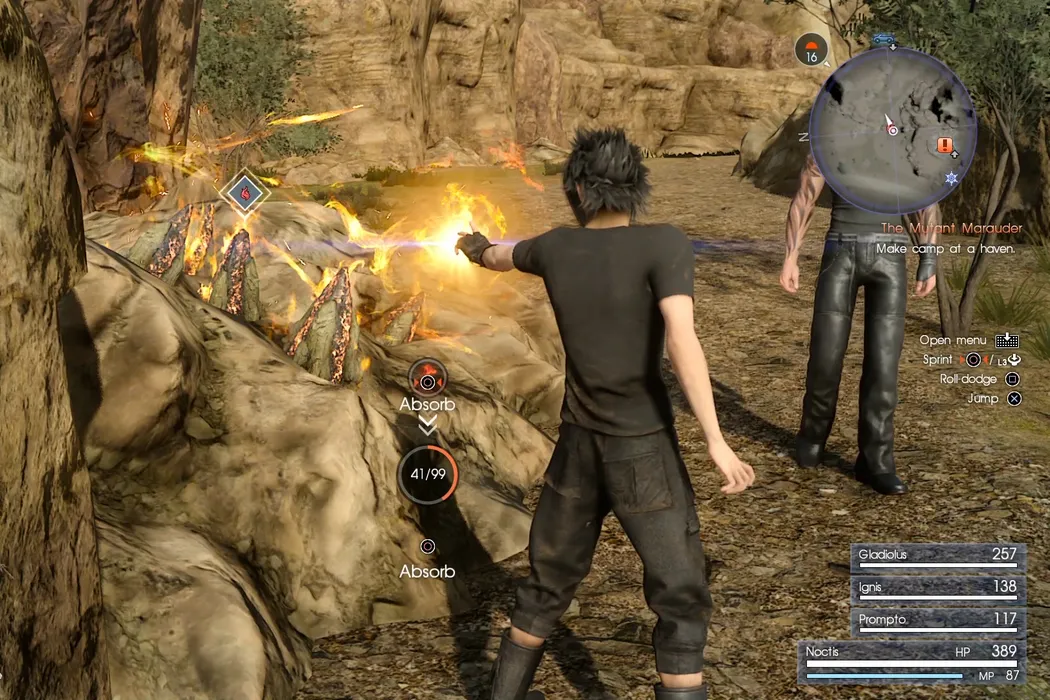The image size is (1050, 700).
Task: Click the car icon above the minimap
Action: pyautogui.click(x=882, y=40)
